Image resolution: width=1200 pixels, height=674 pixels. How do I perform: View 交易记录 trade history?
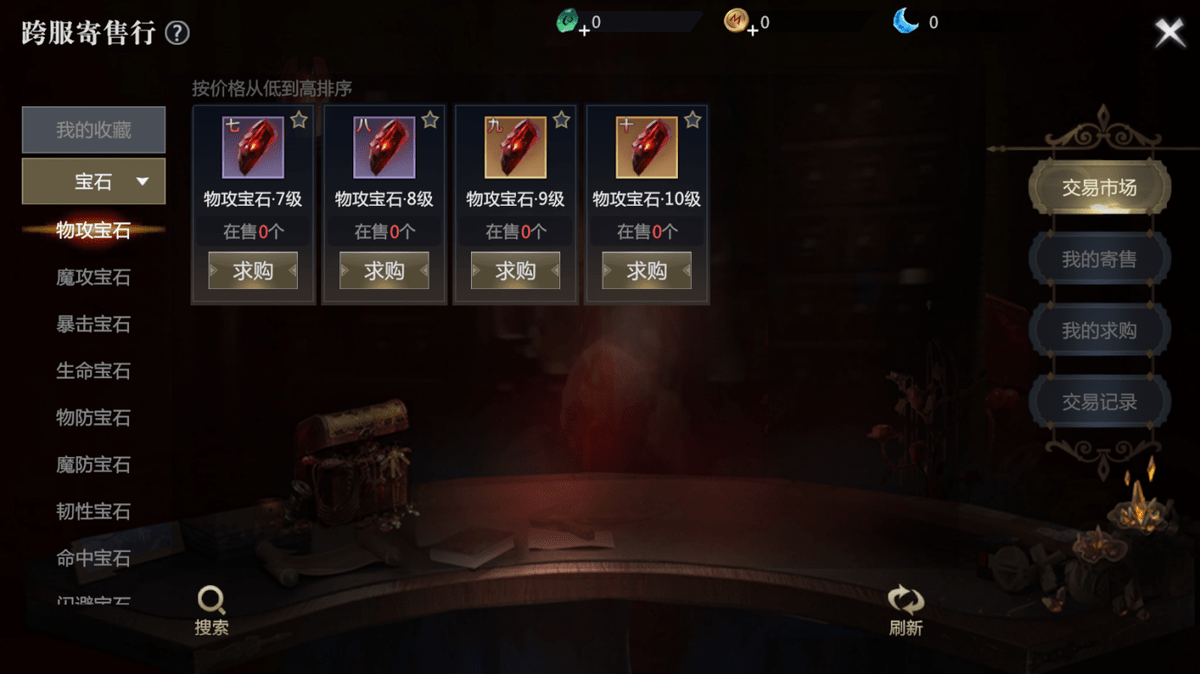1099,402
